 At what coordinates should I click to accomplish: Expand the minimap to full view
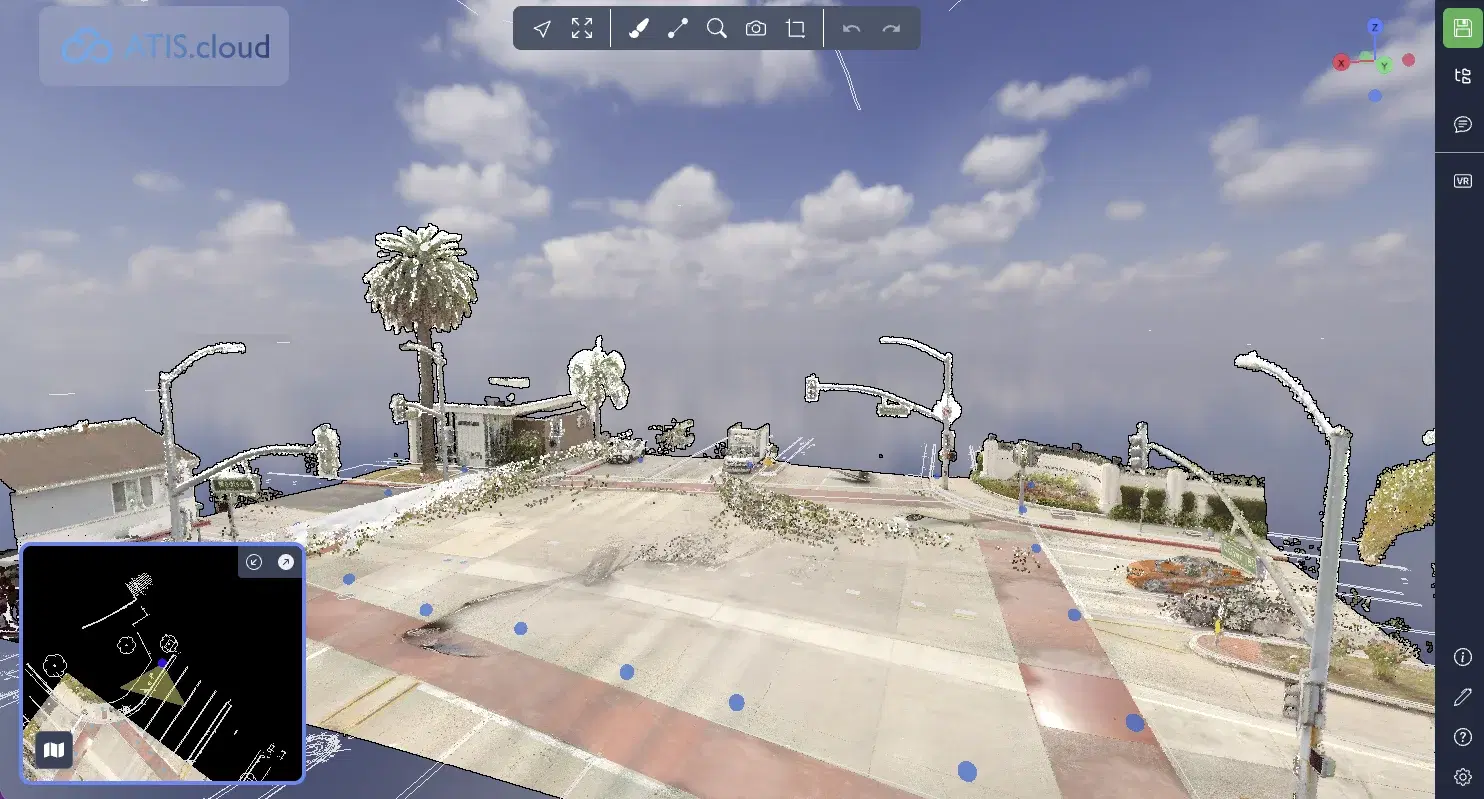[285, 562]
